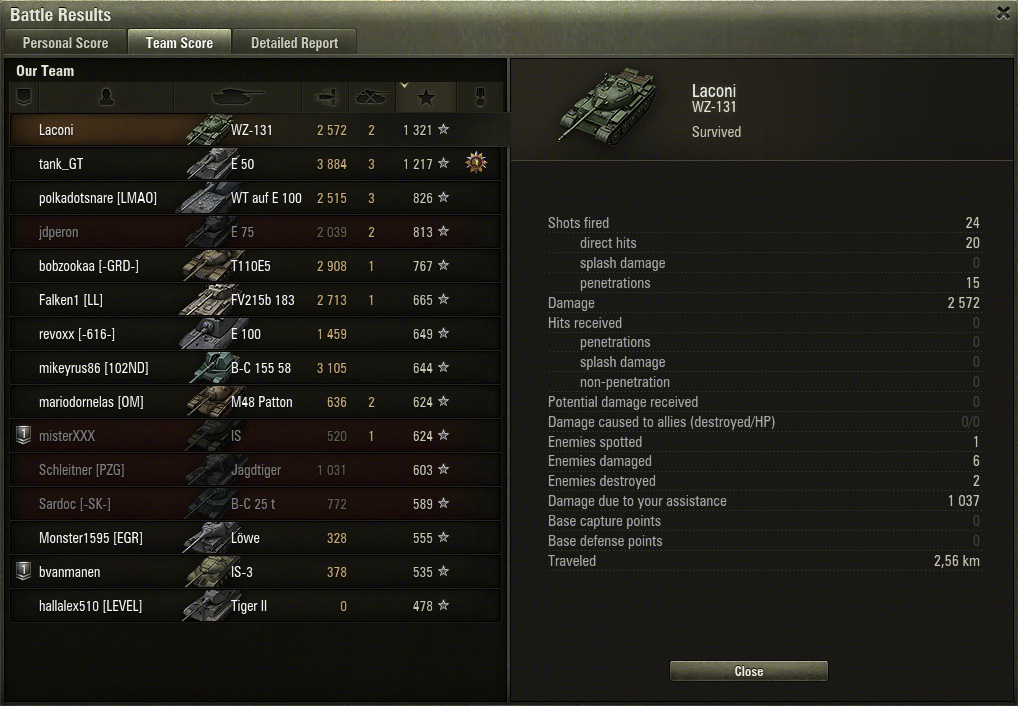Image resolution: width=1018 pixels, height=706 pixels.
Task: Select hallalex510's Tiger II row
Action: pos(255,606)
